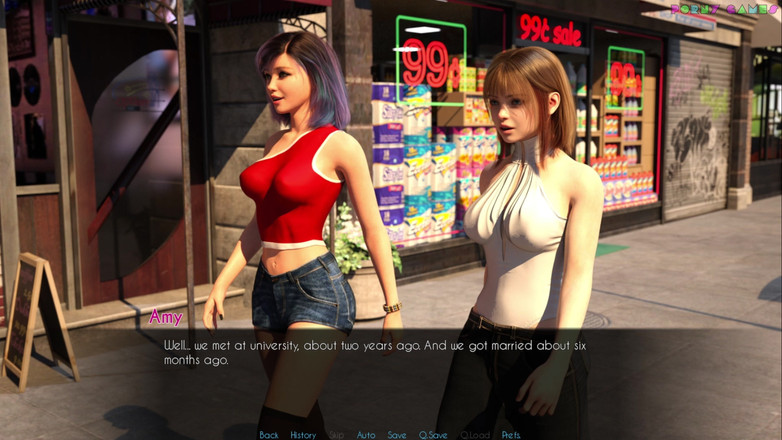Skip ahead using the Skip button
Viewport: 782px width, 440px height.
[x=336, y=435]
